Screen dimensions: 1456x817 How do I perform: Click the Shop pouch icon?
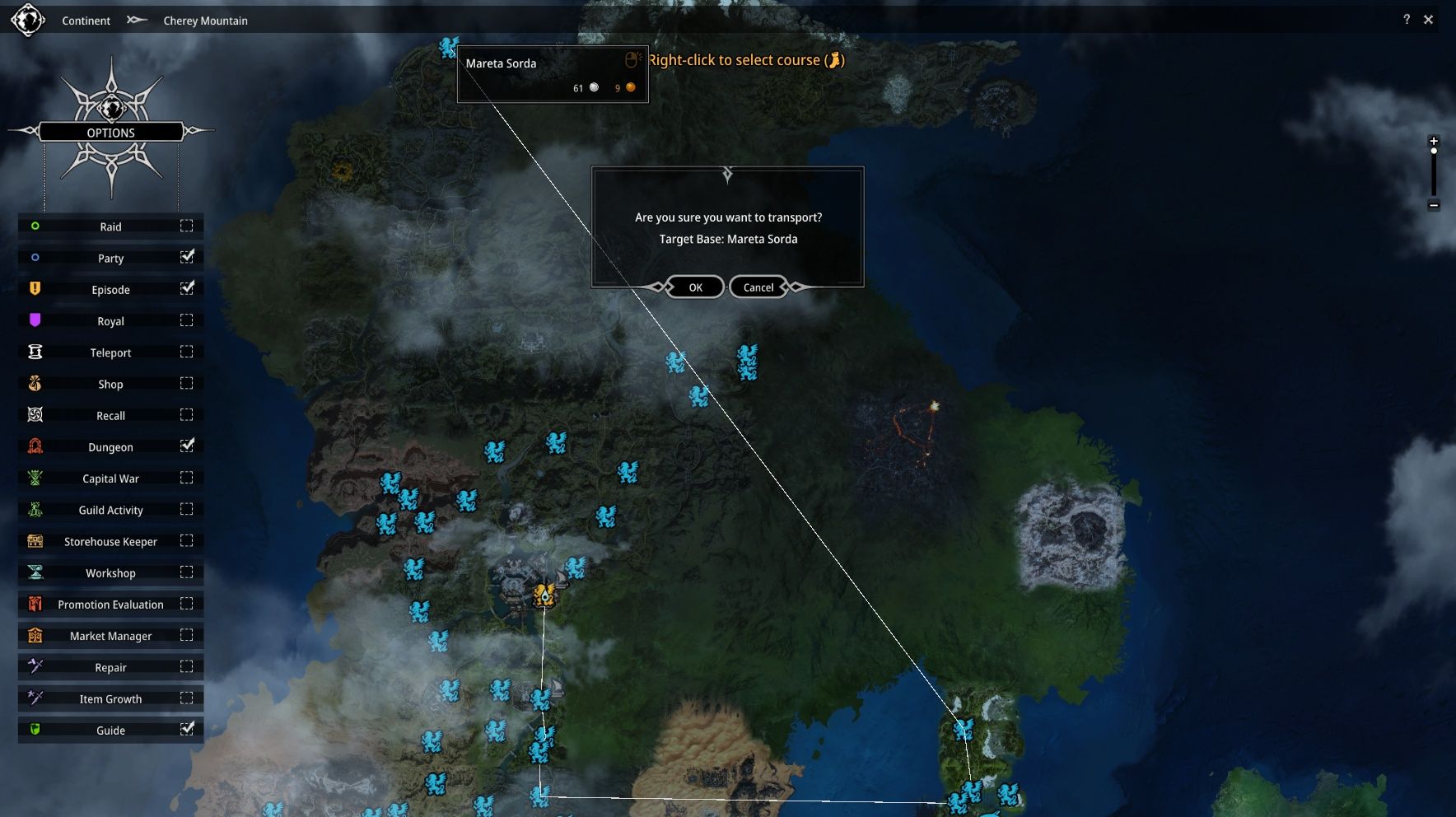tap(34, 383)
